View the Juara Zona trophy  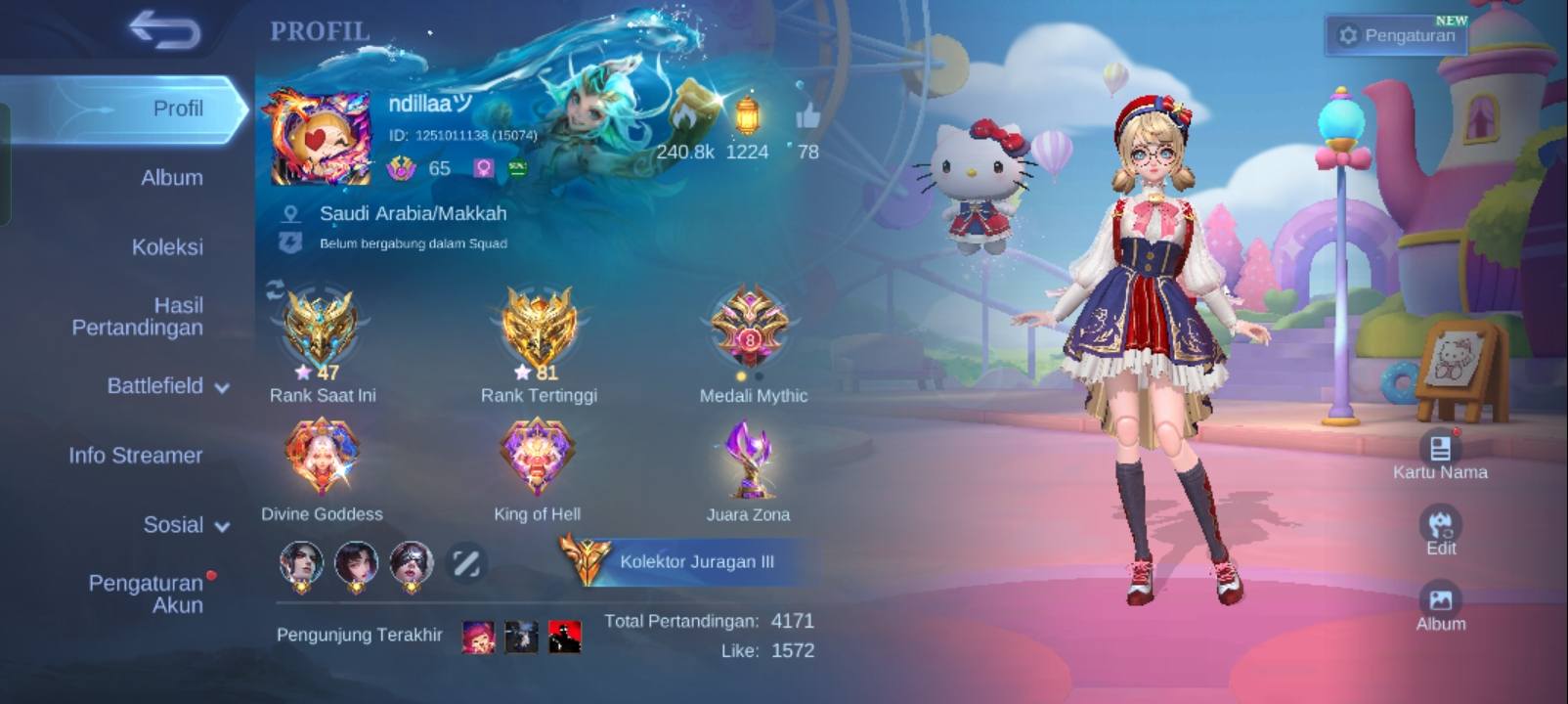coord(749,460)
